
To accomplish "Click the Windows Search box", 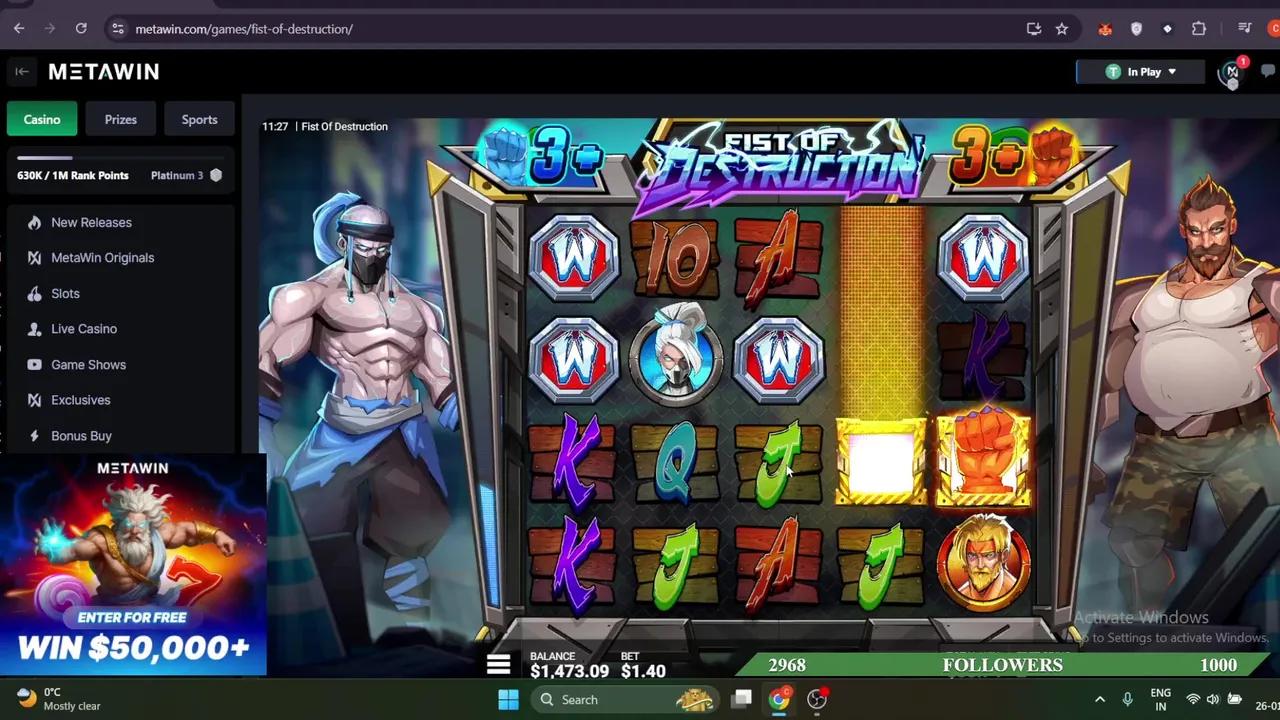I will [x=620, y=699].
